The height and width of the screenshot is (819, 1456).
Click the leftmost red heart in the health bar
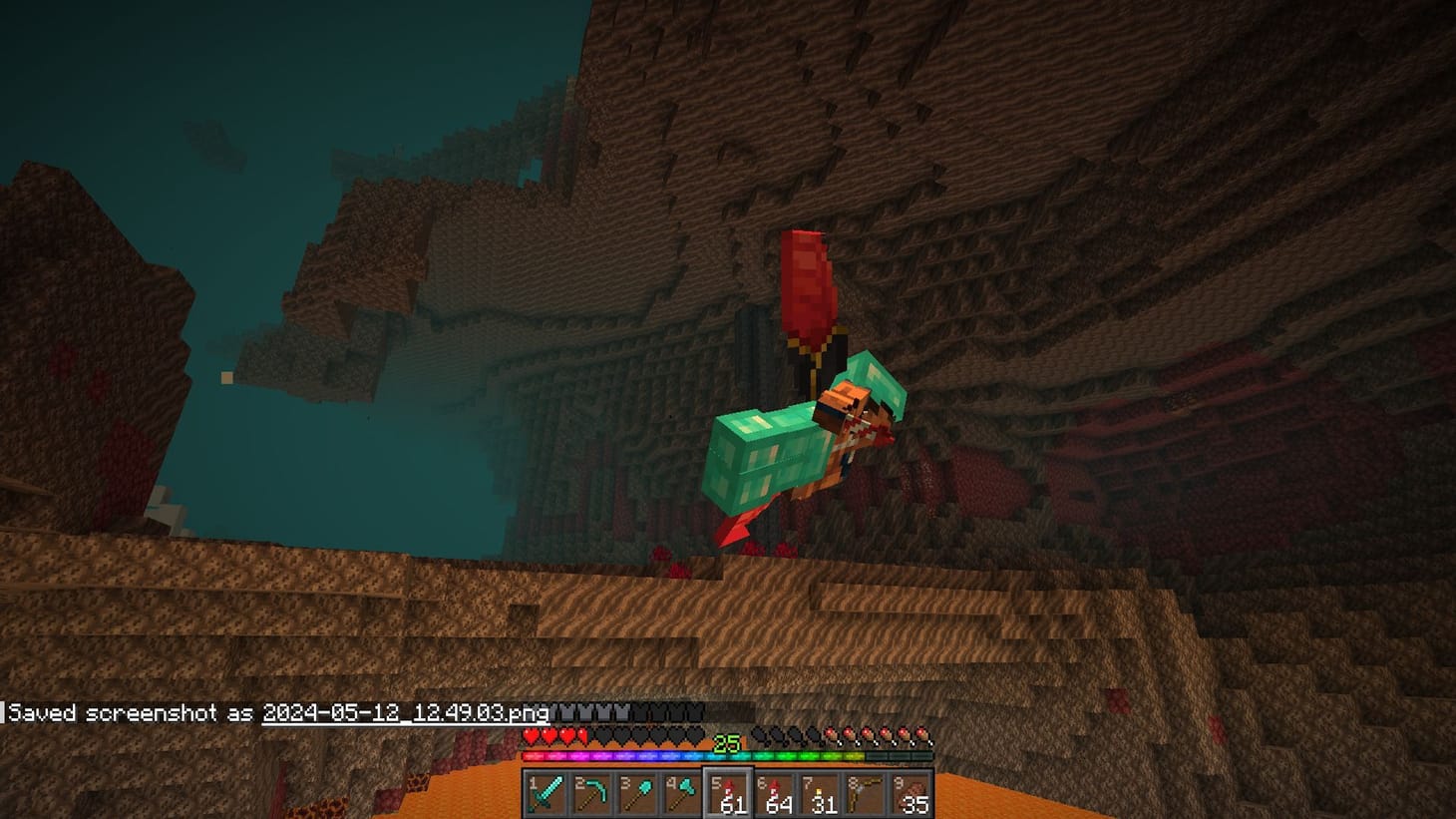click(x=531, y=736)
